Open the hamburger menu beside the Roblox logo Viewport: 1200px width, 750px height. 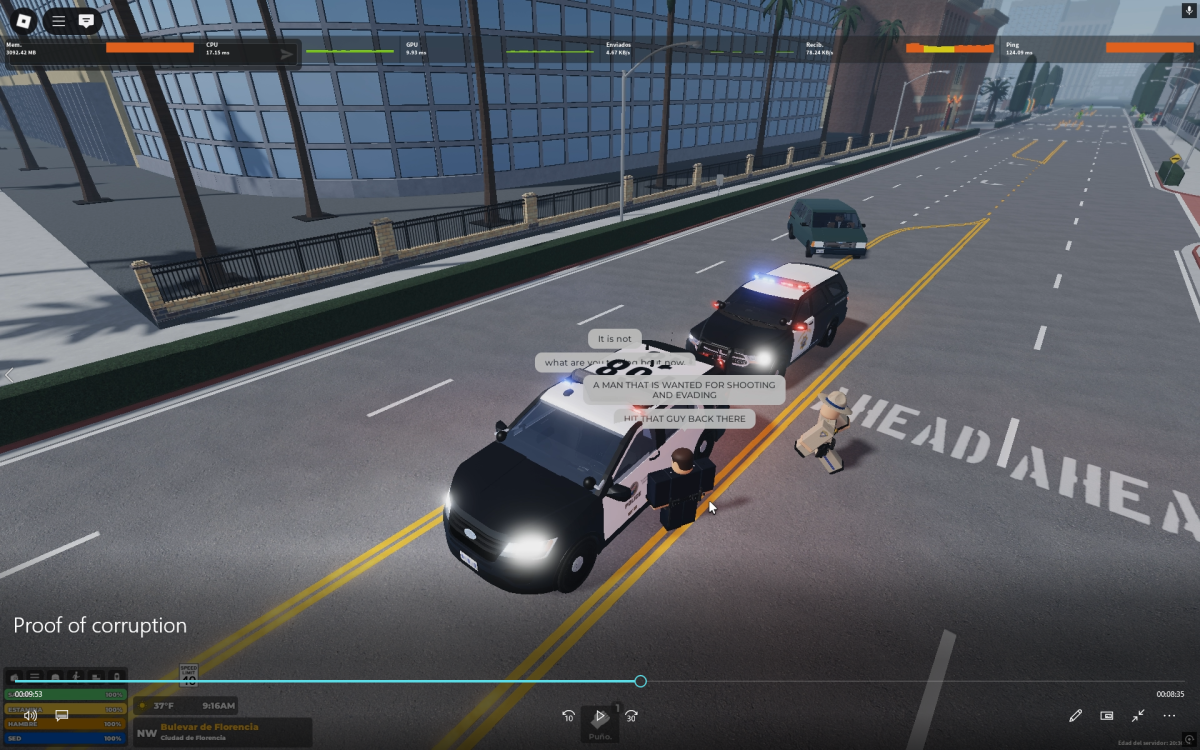click(58, 20)
